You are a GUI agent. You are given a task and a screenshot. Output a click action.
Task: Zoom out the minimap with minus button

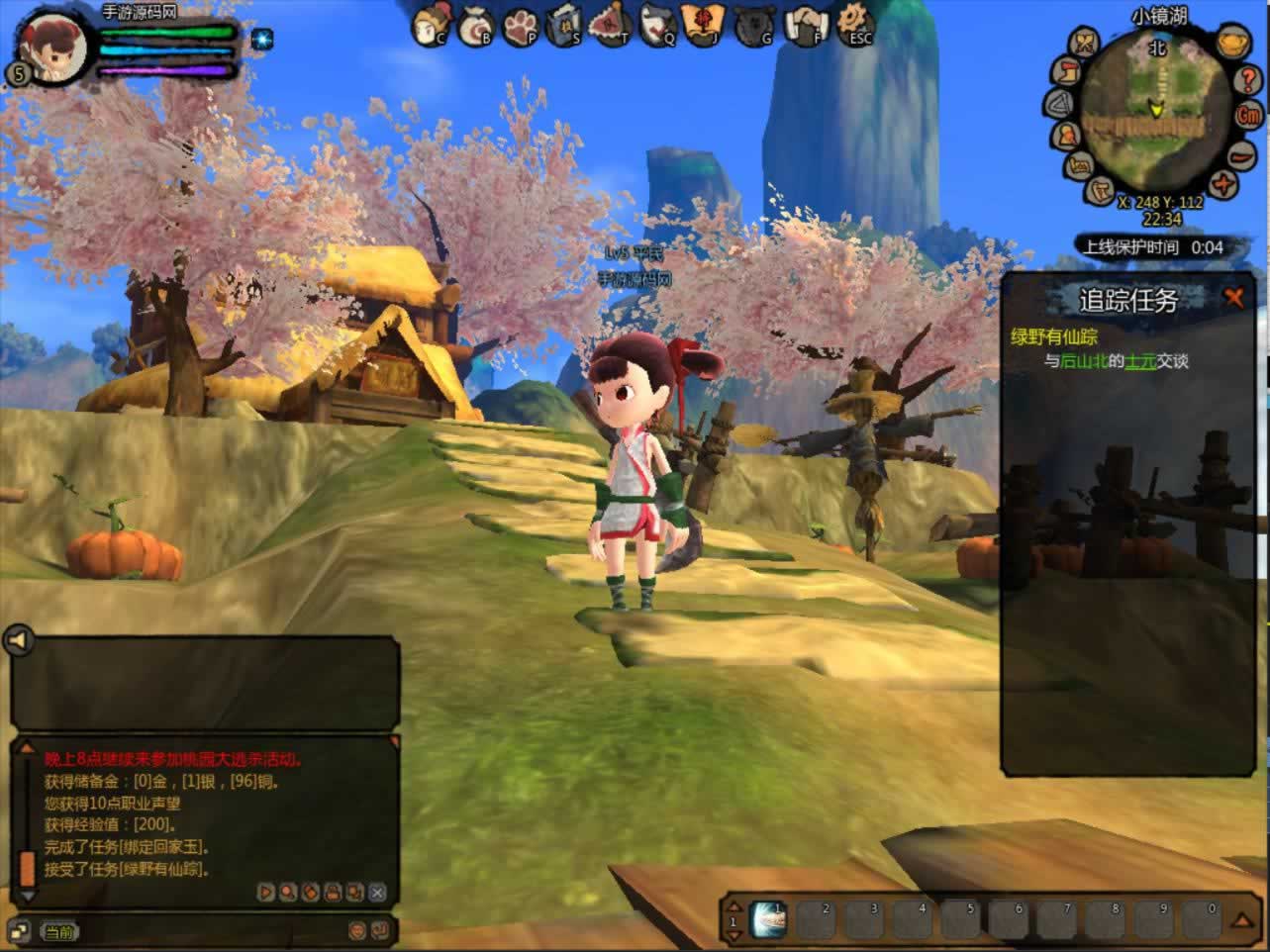click(1243, 155)
